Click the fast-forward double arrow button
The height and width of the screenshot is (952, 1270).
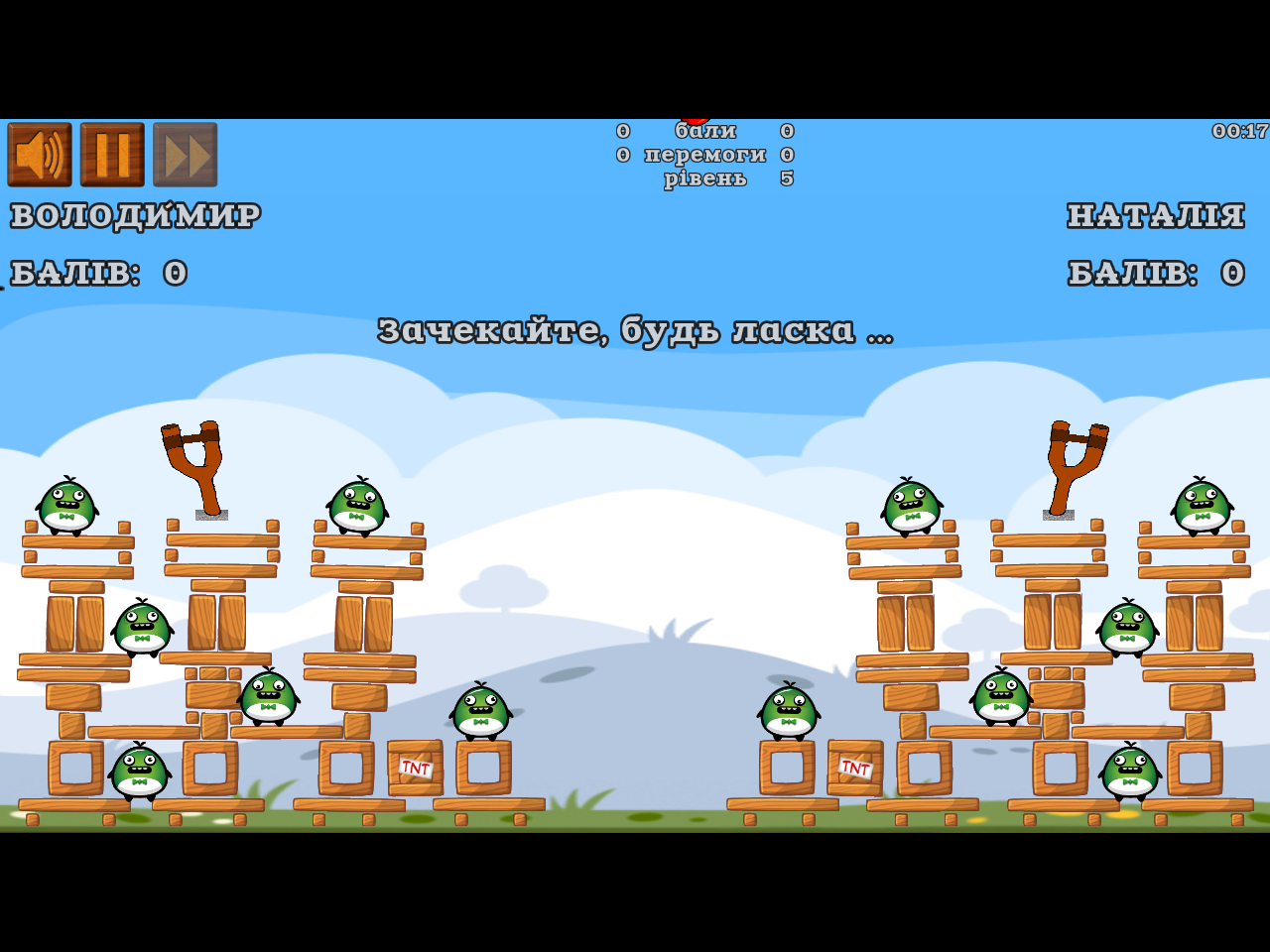(x=186, y=155)
